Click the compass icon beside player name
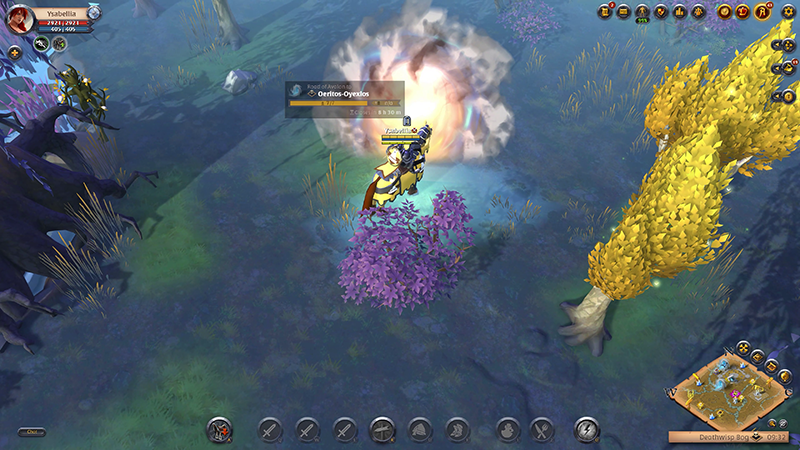Screen dimensions: 800x450 (94, 11)
